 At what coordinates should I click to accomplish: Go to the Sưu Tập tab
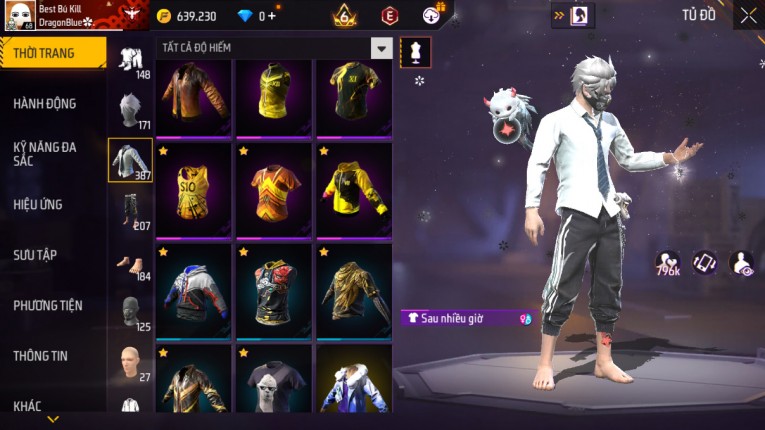[36, 255]
